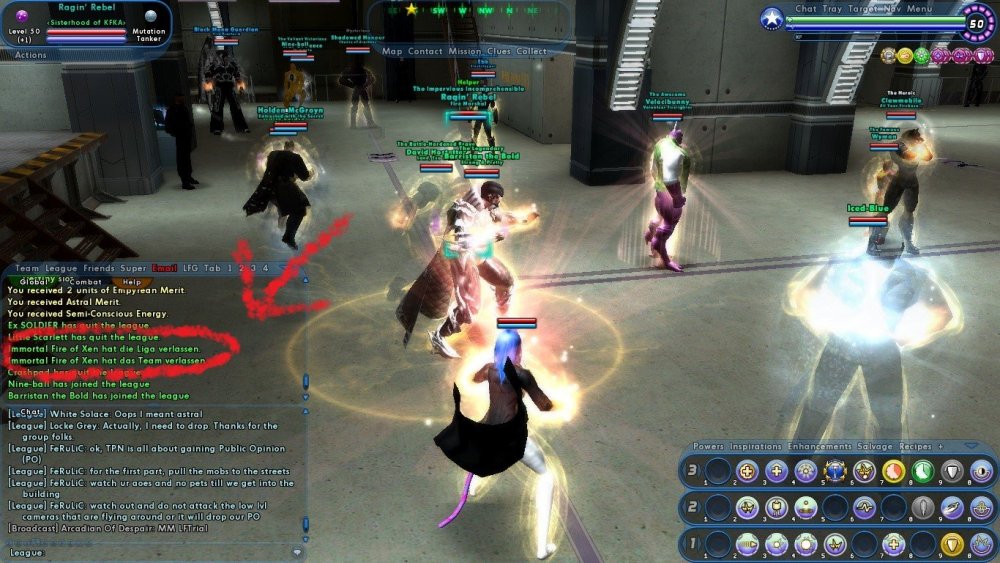Viewport: 1000px width, 563px height.
Task: Show the Contact list
Action: pos(425,51)
